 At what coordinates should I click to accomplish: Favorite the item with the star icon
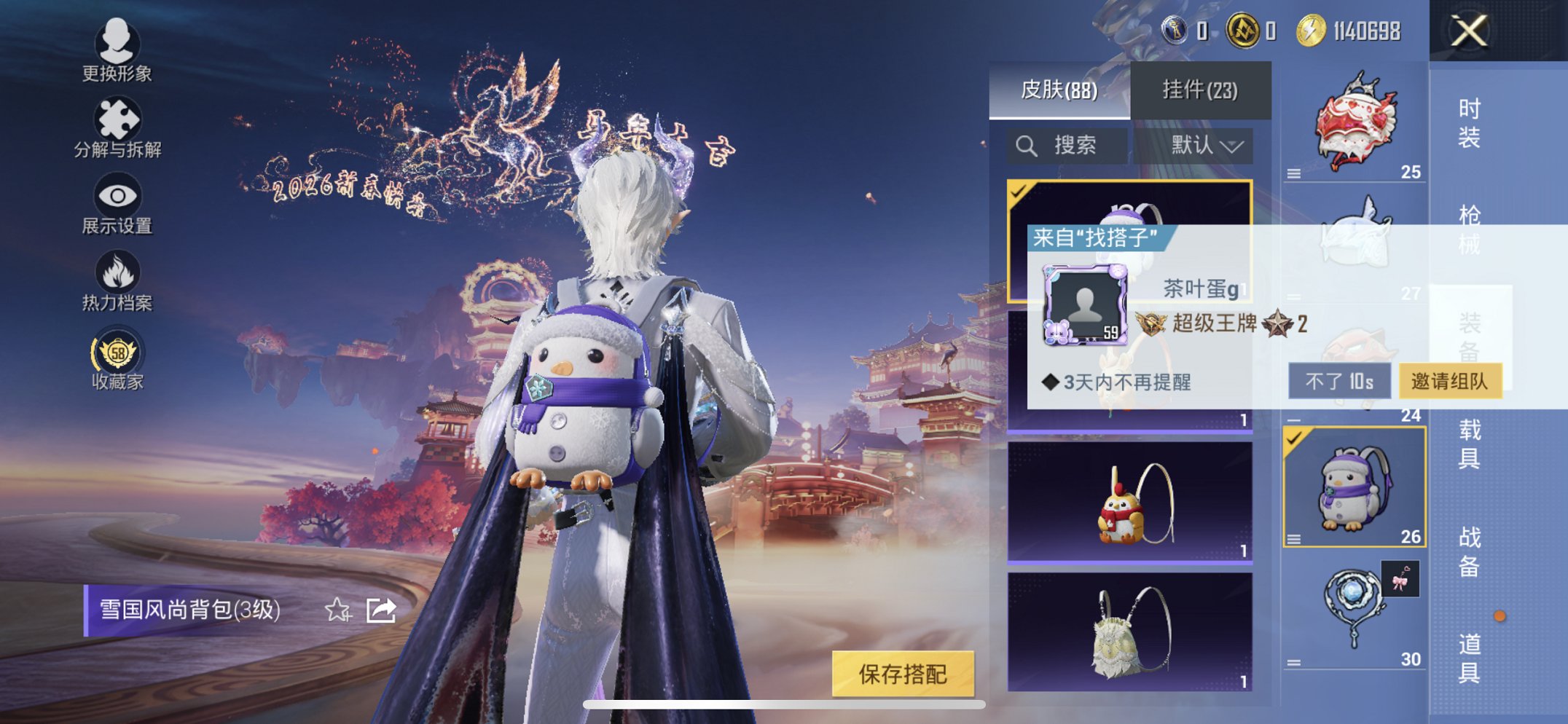tap(337, 611)
